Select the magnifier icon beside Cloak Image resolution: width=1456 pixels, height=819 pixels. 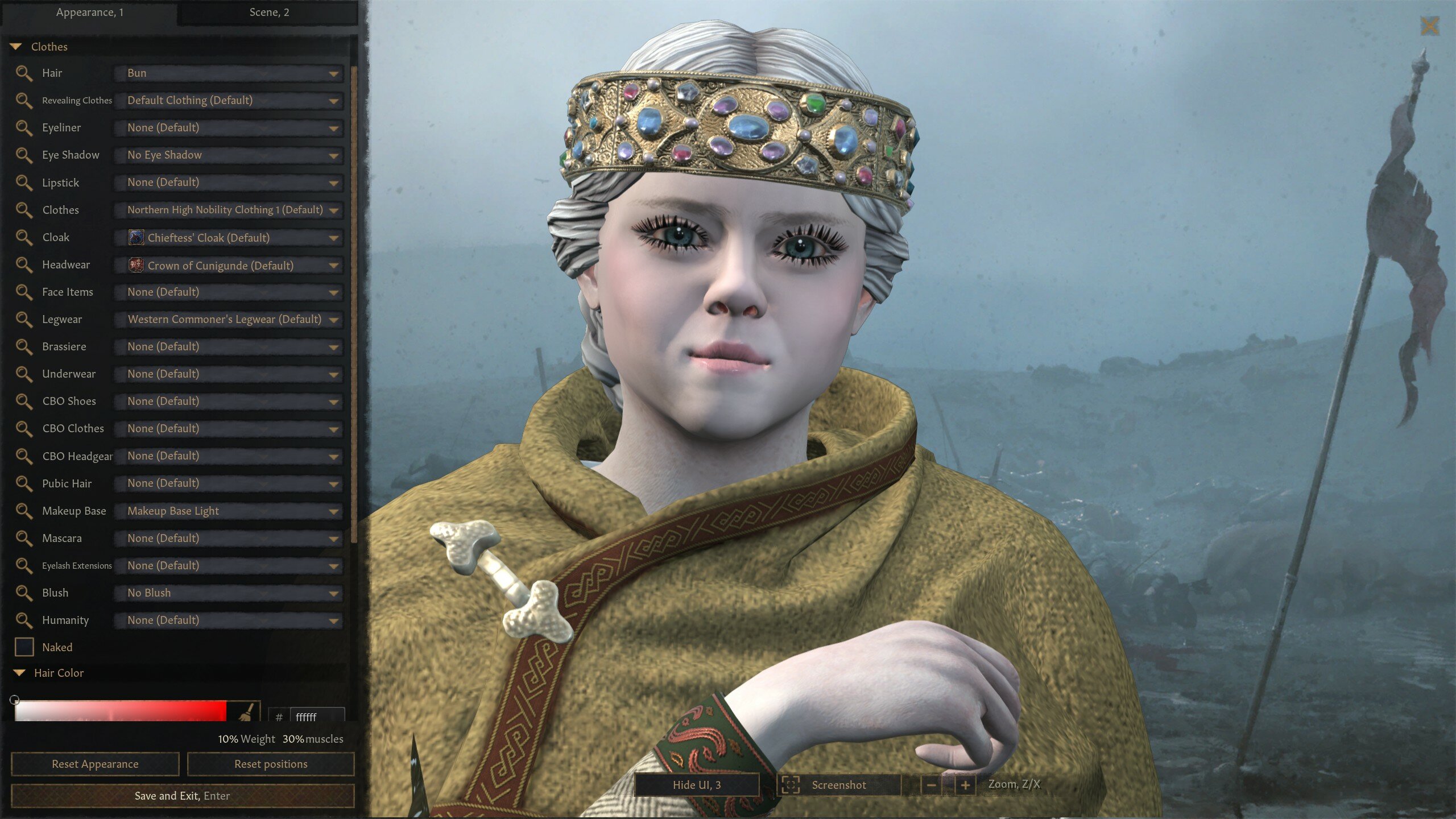(25, 238)
